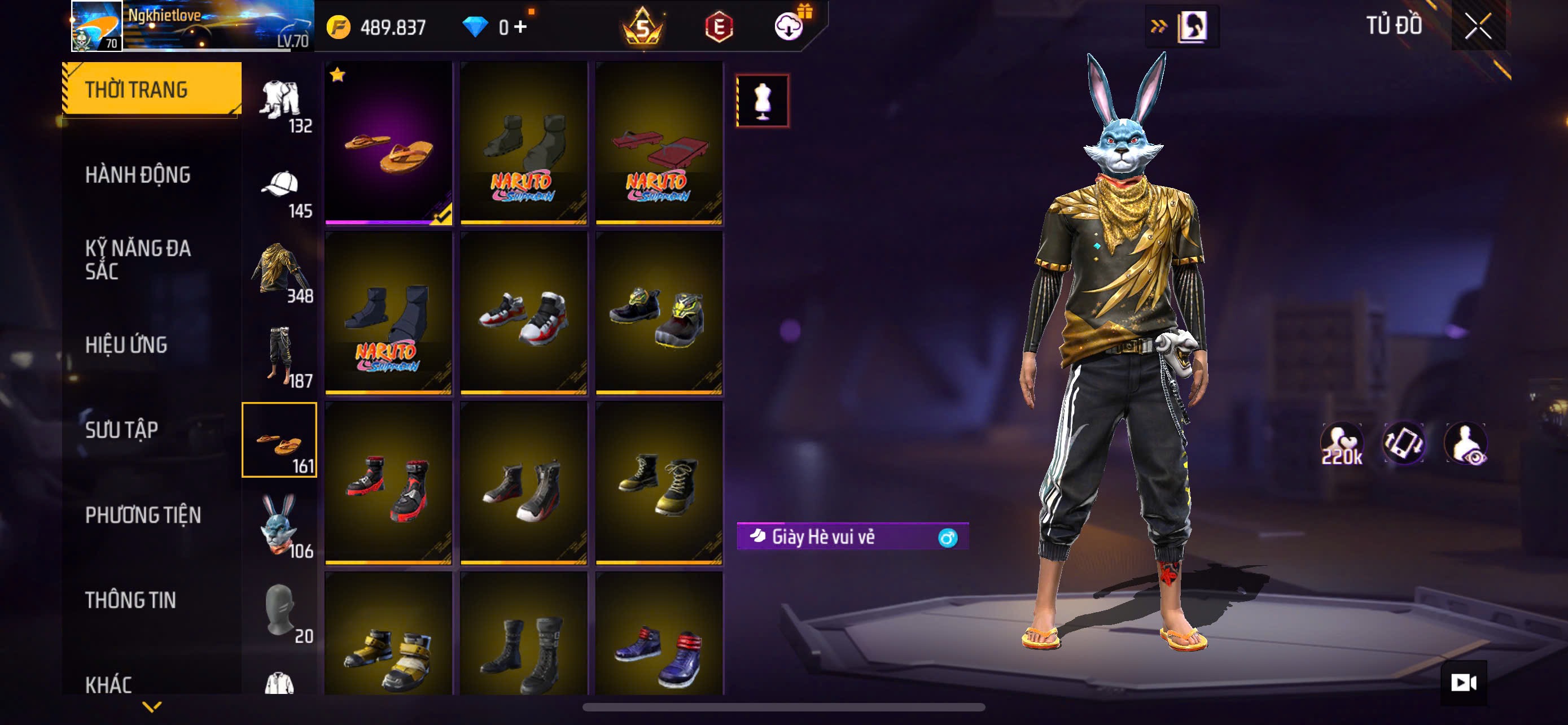
Task: Go to the Phương Tiện tab
Action: point(143,515)
